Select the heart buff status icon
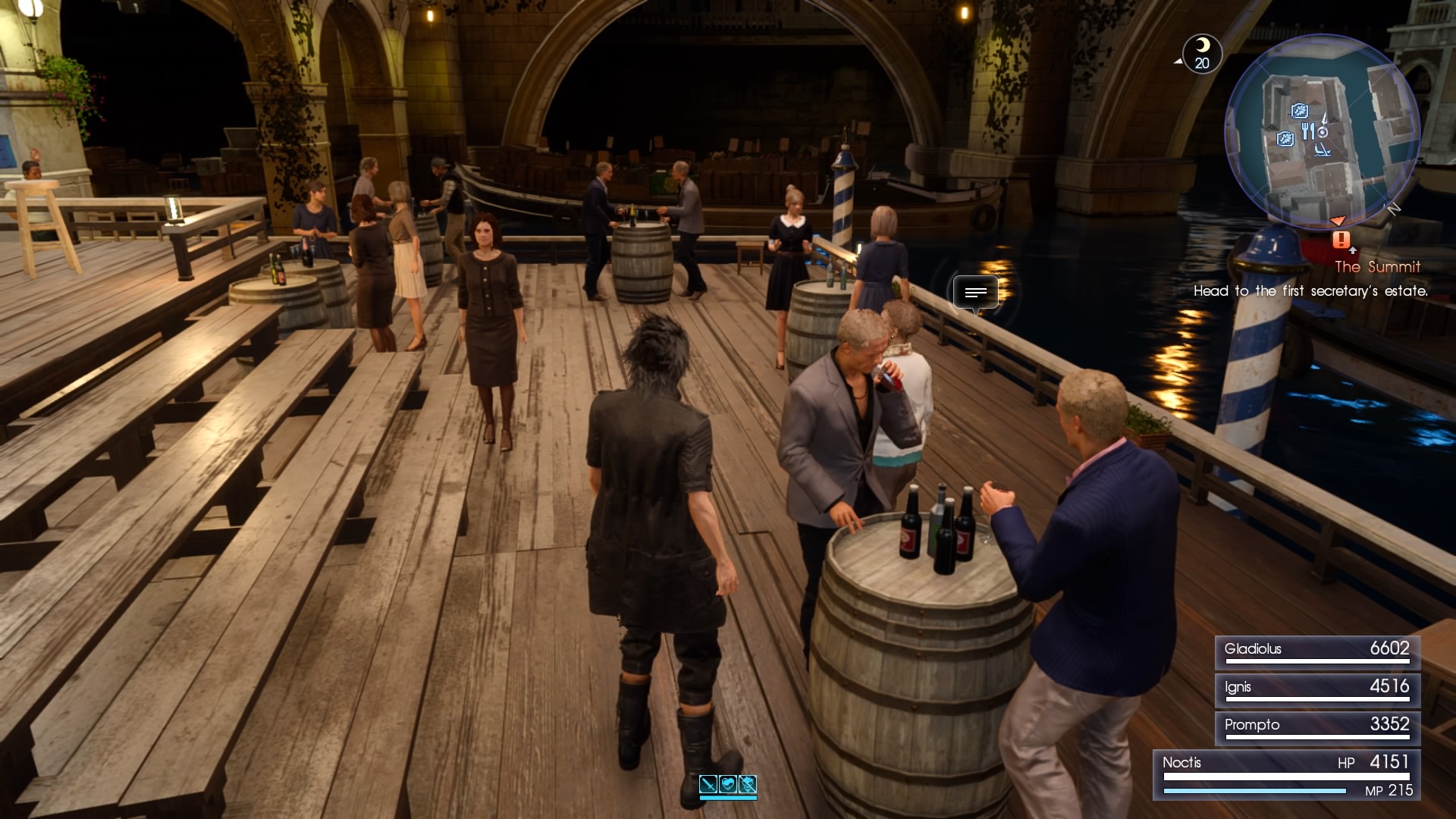The image size is (1456, 819). (x=728, y=783)
